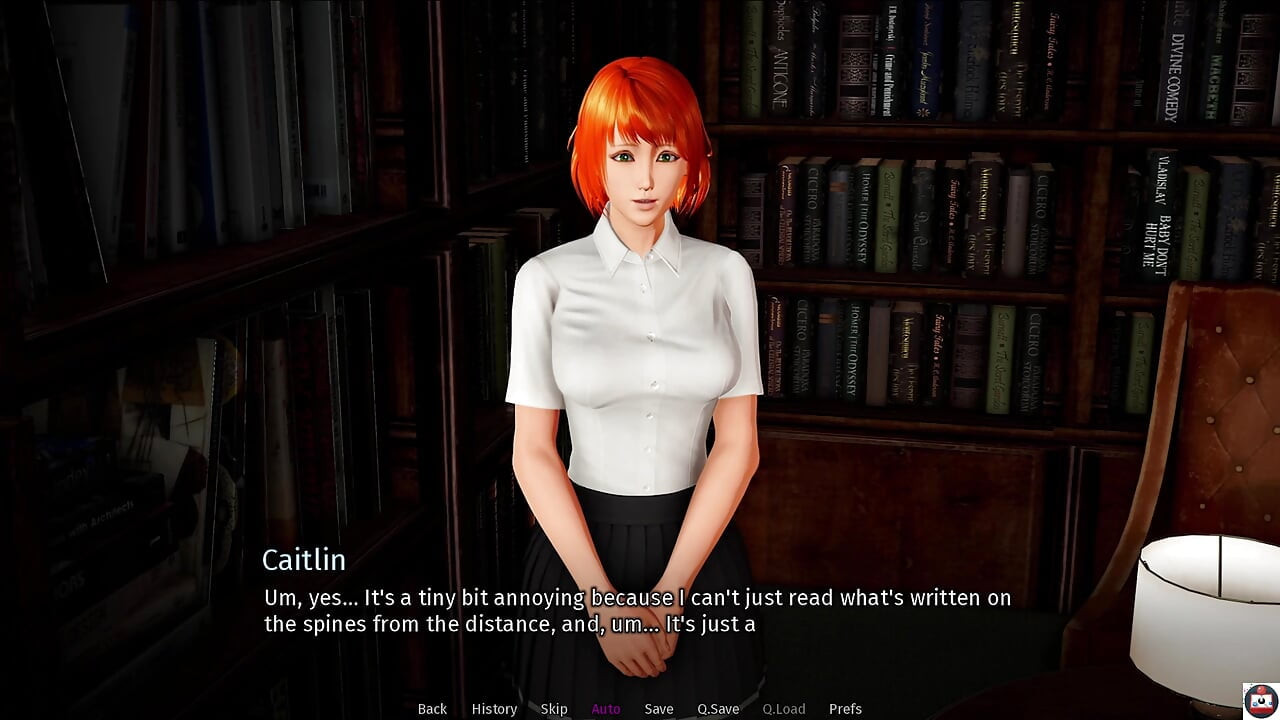
Task: Open the Prefs settings menu
Action: pos(845,709)
